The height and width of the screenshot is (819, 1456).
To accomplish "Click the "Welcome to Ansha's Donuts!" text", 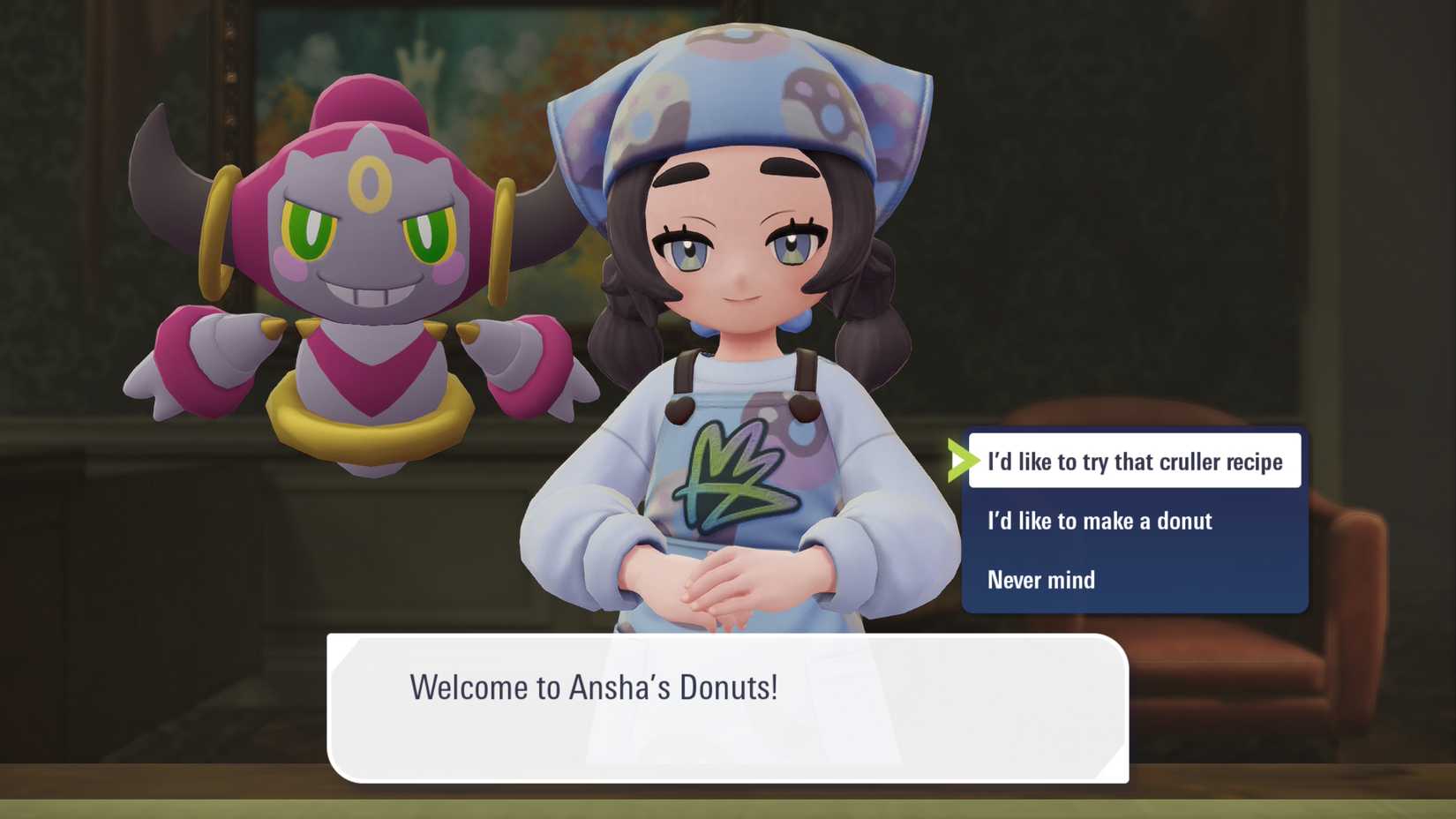I will coord(595,688).
